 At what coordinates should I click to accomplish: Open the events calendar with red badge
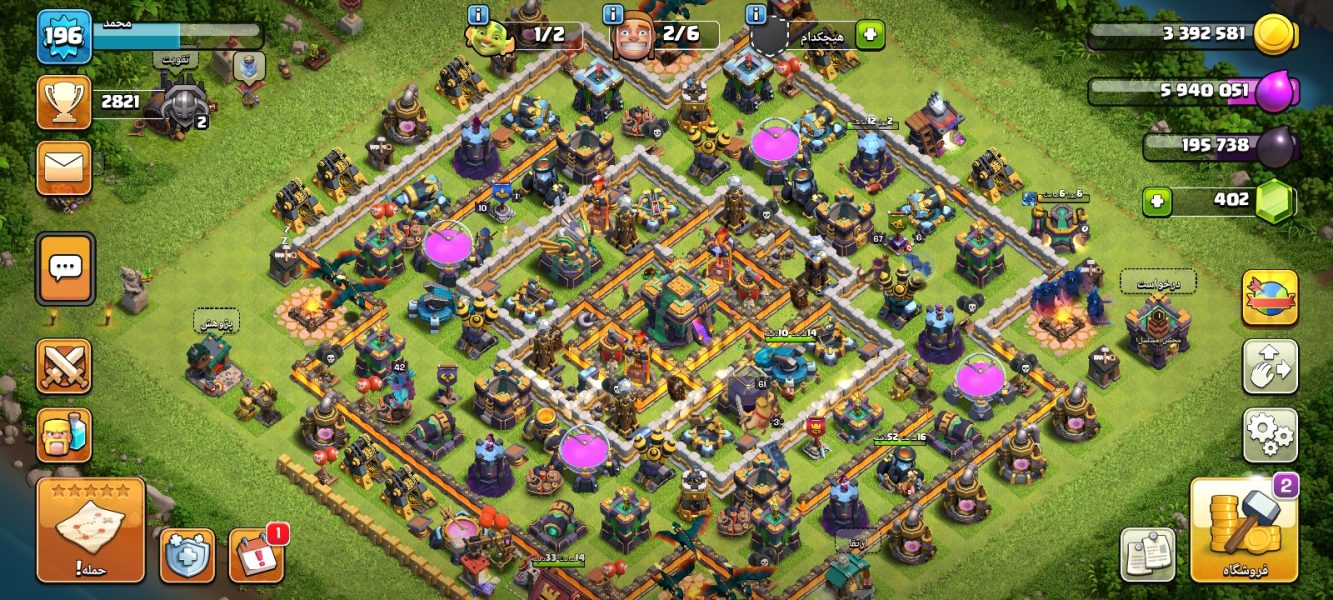(255, 555)
